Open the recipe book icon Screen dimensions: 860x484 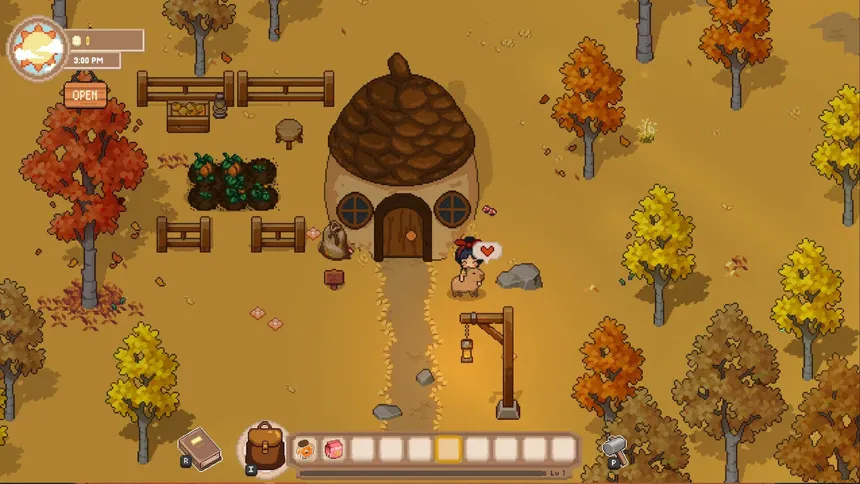[x=199, y=443]
